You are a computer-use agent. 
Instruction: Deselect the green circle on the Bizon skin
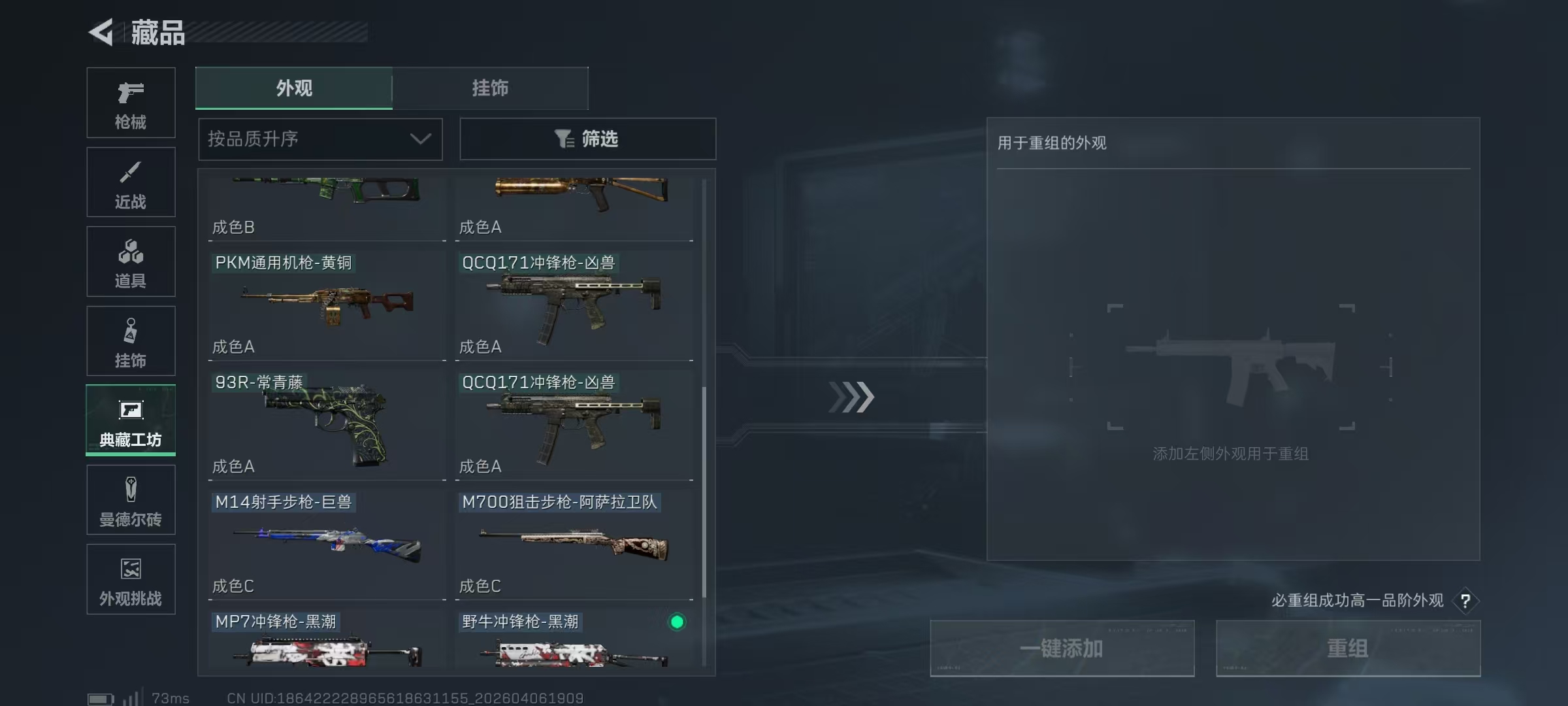(x=677, y=623)
